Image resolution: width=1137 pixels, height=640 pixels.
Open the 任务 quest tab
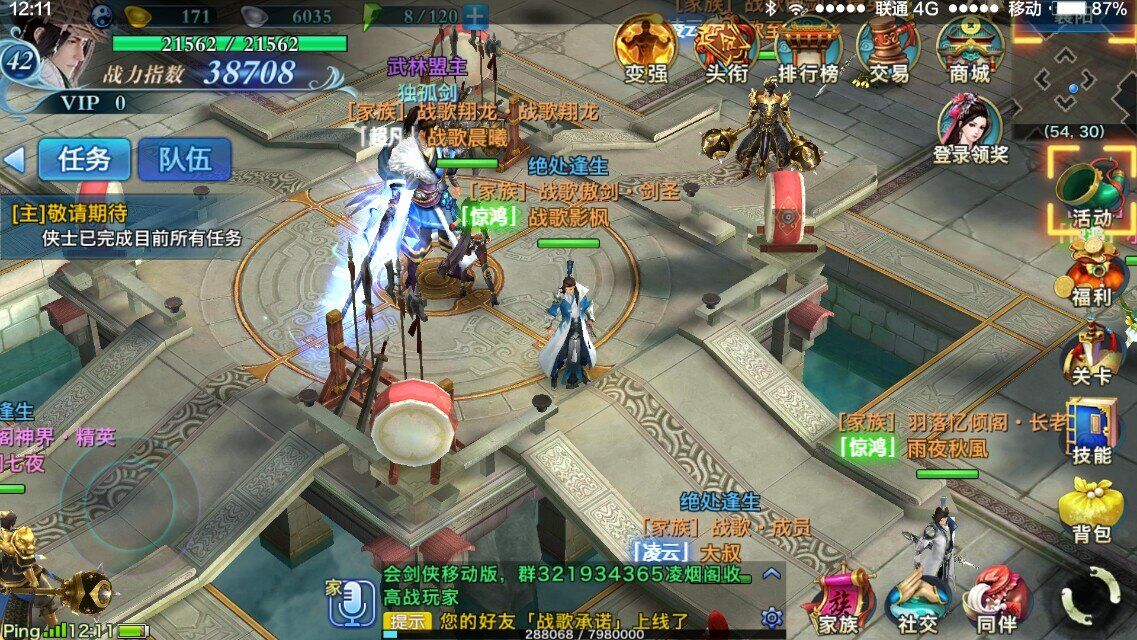point(84,159)
